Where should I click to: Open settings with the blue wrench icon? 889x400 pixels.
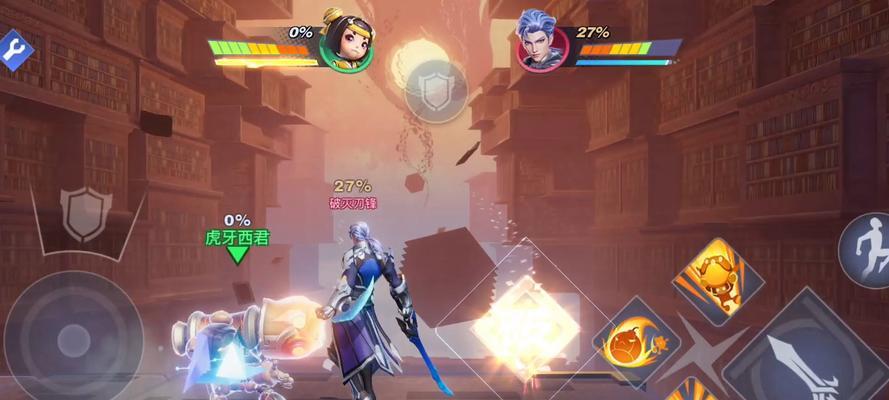point(13,49)
